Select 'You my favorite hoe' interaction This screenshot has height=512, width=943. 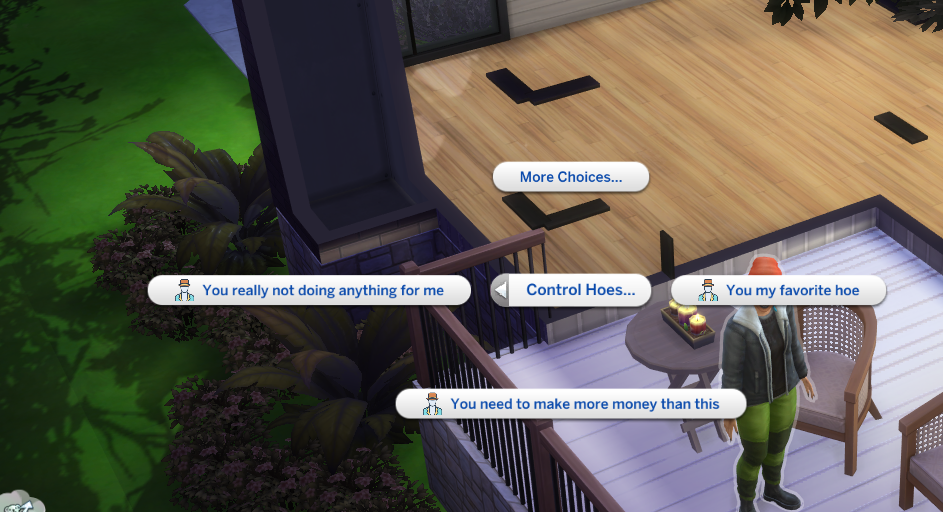[x=778, y=290]
